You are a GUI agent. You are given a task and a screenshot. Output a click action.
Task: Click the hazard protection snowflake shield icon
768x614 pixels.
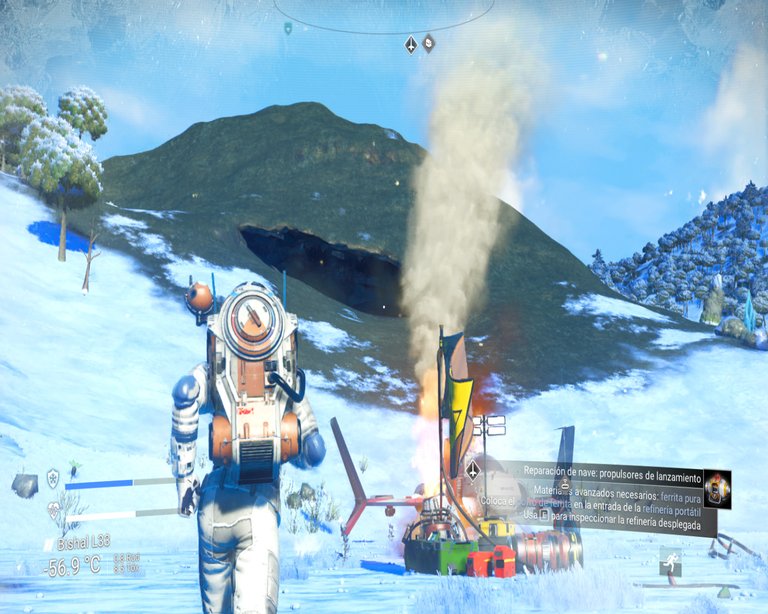pos(53,478)
